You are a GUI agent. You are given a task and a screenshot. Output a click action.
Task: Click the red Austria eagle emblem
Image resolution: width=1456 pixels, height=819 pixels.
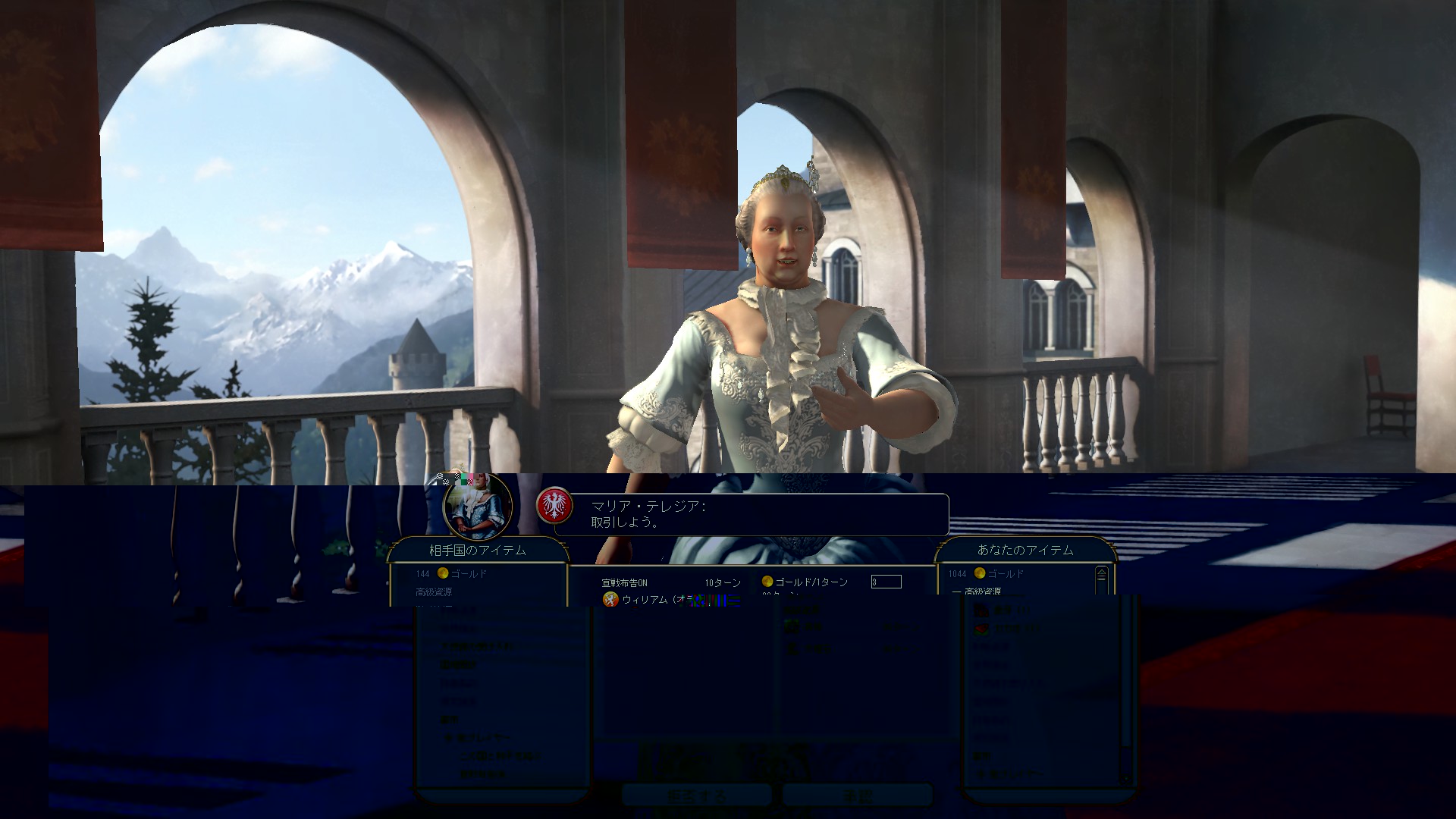(554, 506)
